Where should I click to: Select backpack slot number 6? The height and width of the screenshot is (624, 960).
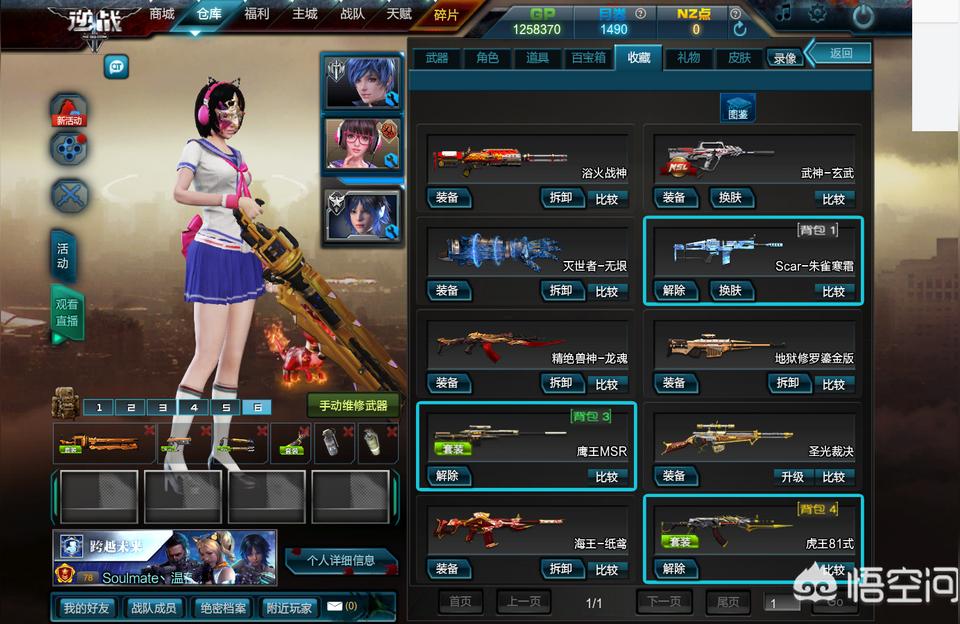258,407
